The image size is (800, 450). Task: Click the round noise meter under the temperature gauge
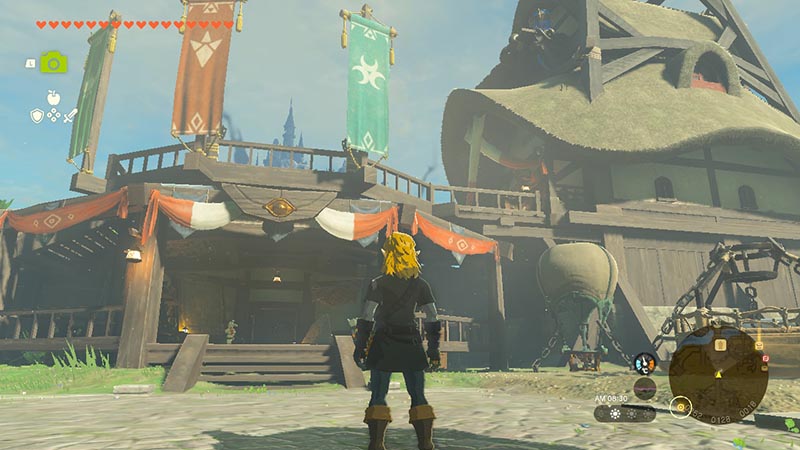pos(645,388)
